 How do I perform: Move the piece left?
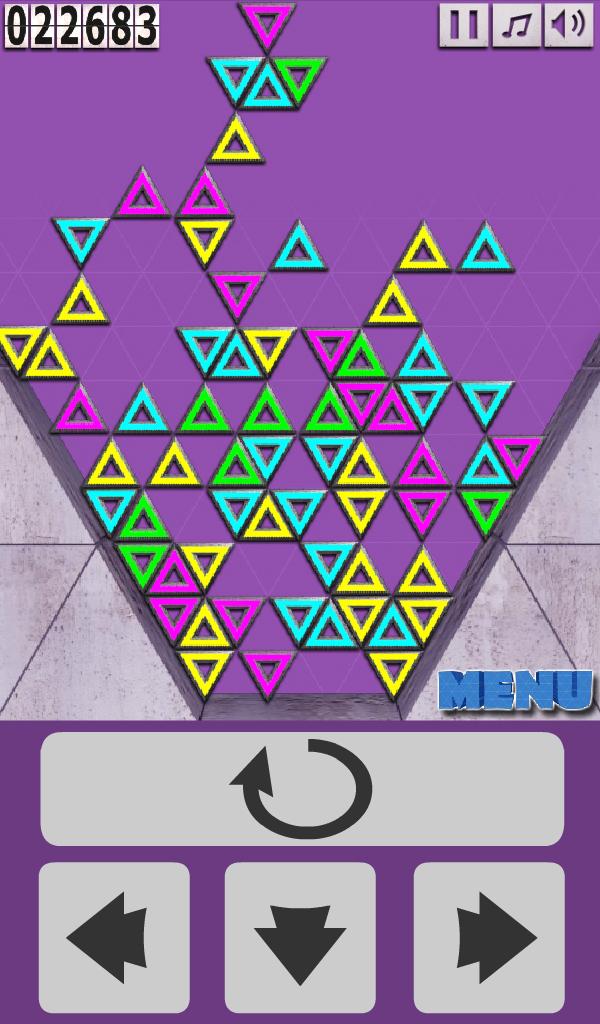(x=114, y=937)
